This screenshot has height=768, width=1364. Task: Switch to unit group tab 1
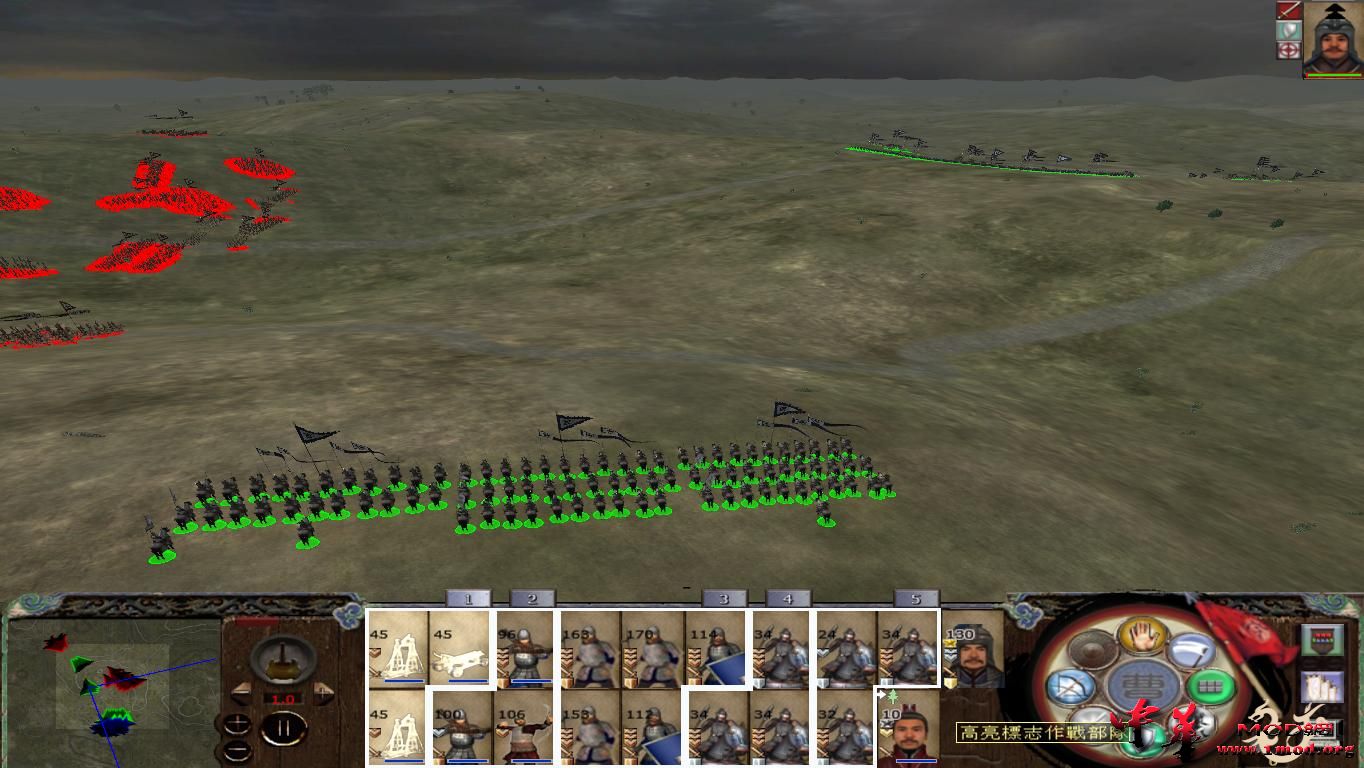[x=466, y=598]
